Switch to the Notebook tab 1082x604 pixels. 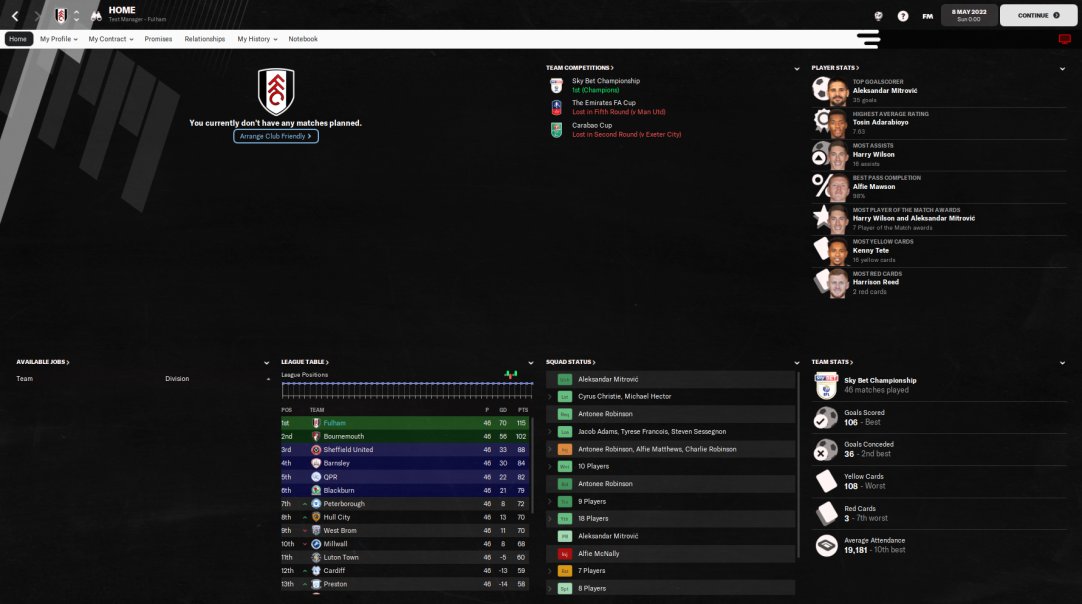click(303, 39)
